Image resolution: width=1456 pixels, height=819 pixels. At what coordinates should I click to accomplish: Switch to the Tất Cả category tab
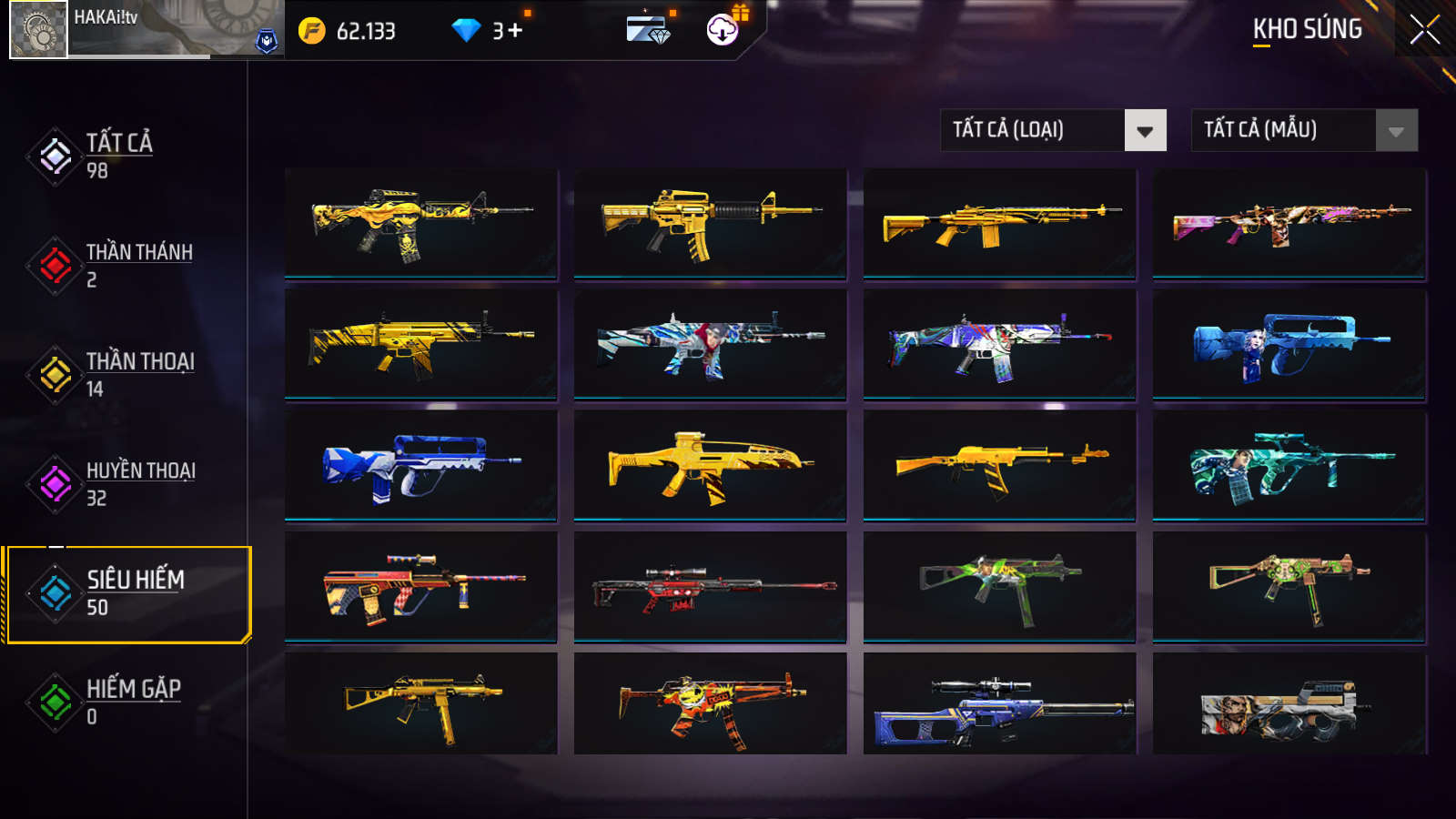(x=118, y=156)
